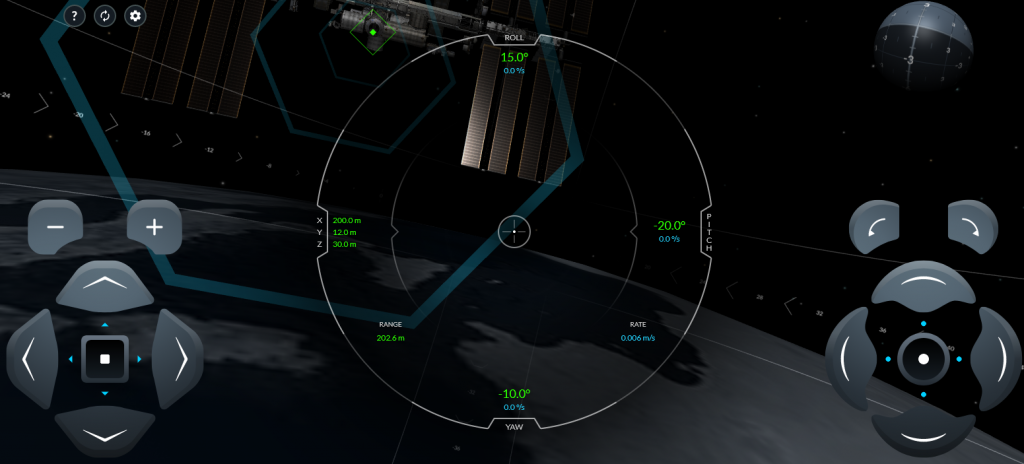Toggle rotation precision with the round center button
Screen dimensions: 1024x464
[923, 358]
